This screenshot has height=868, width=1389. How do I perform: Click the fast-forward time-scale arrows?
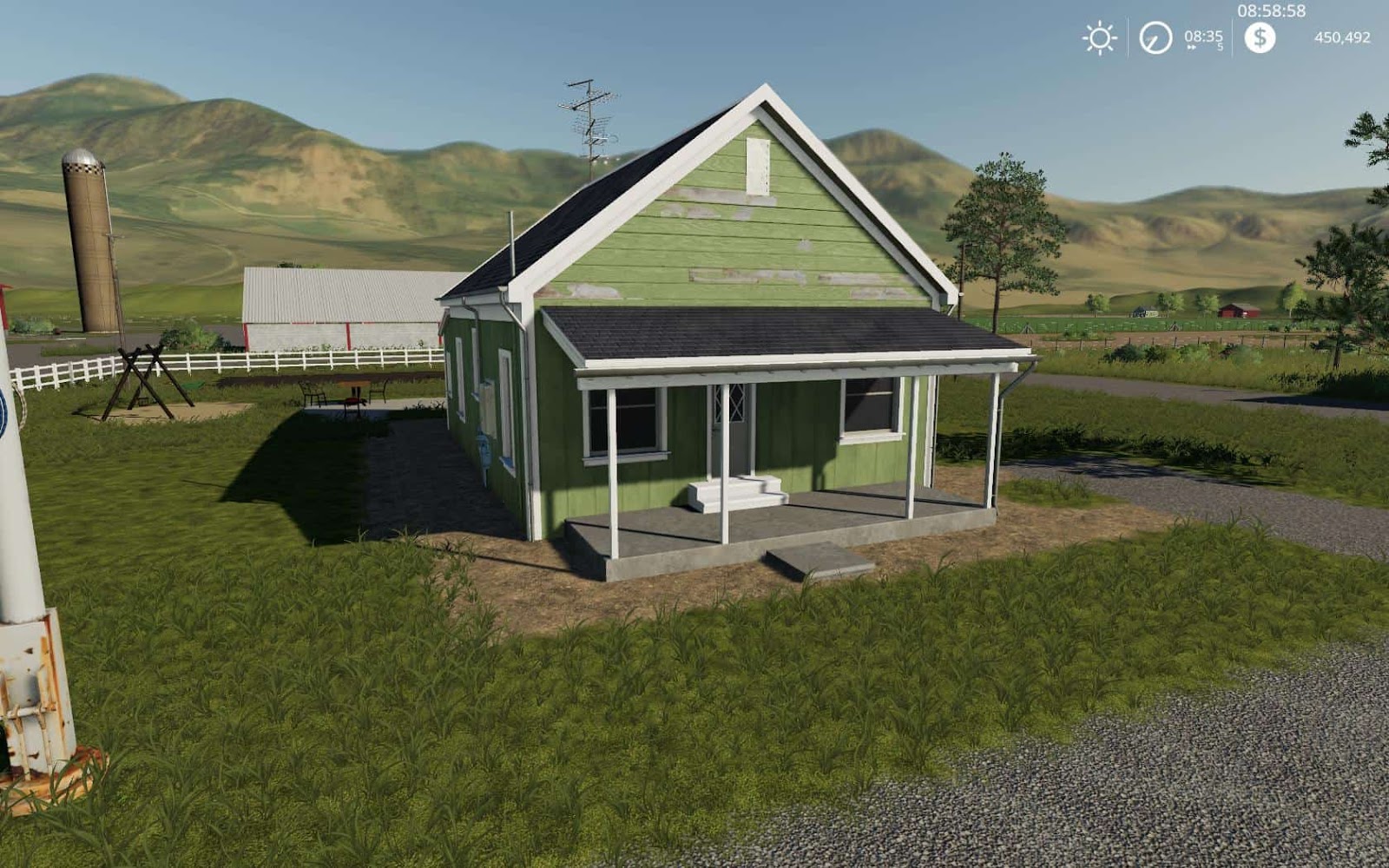1191,45
